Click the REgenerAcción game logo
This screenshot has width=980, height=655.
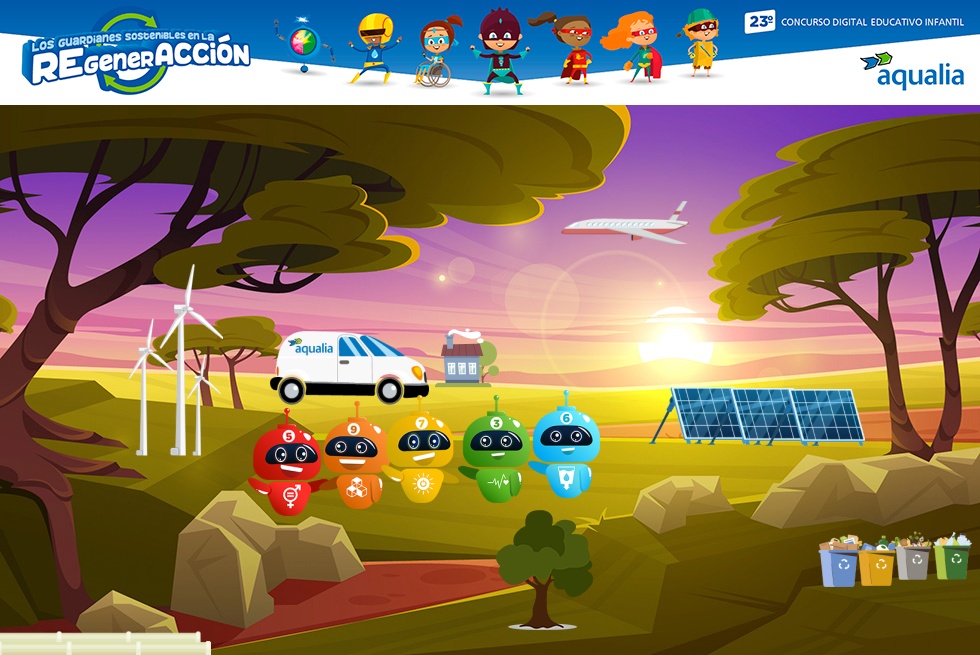139,53
